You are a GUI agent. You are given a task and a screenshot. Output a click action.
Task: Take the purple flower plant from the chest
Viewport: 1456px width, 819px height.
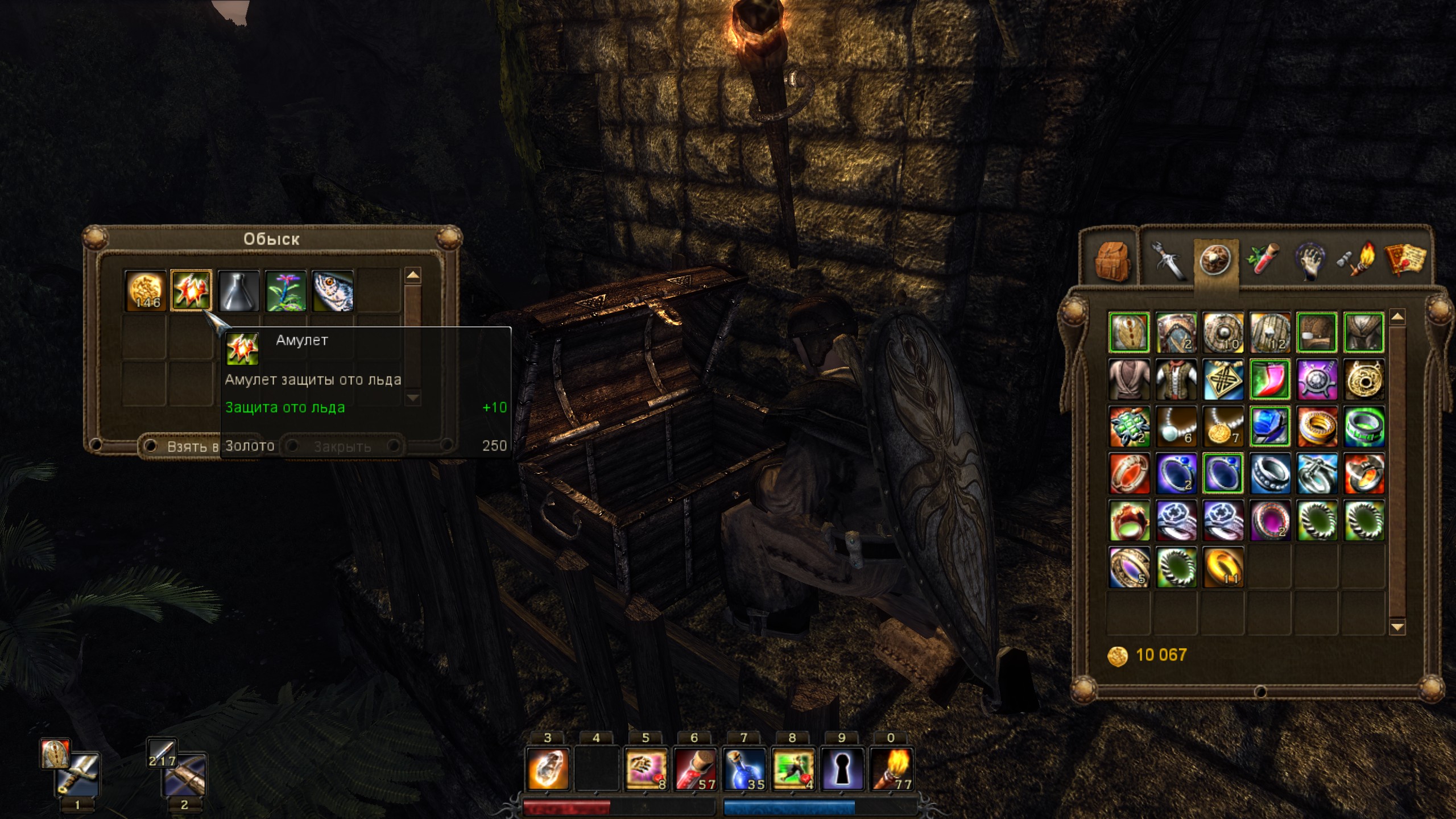tap(286, 291)
